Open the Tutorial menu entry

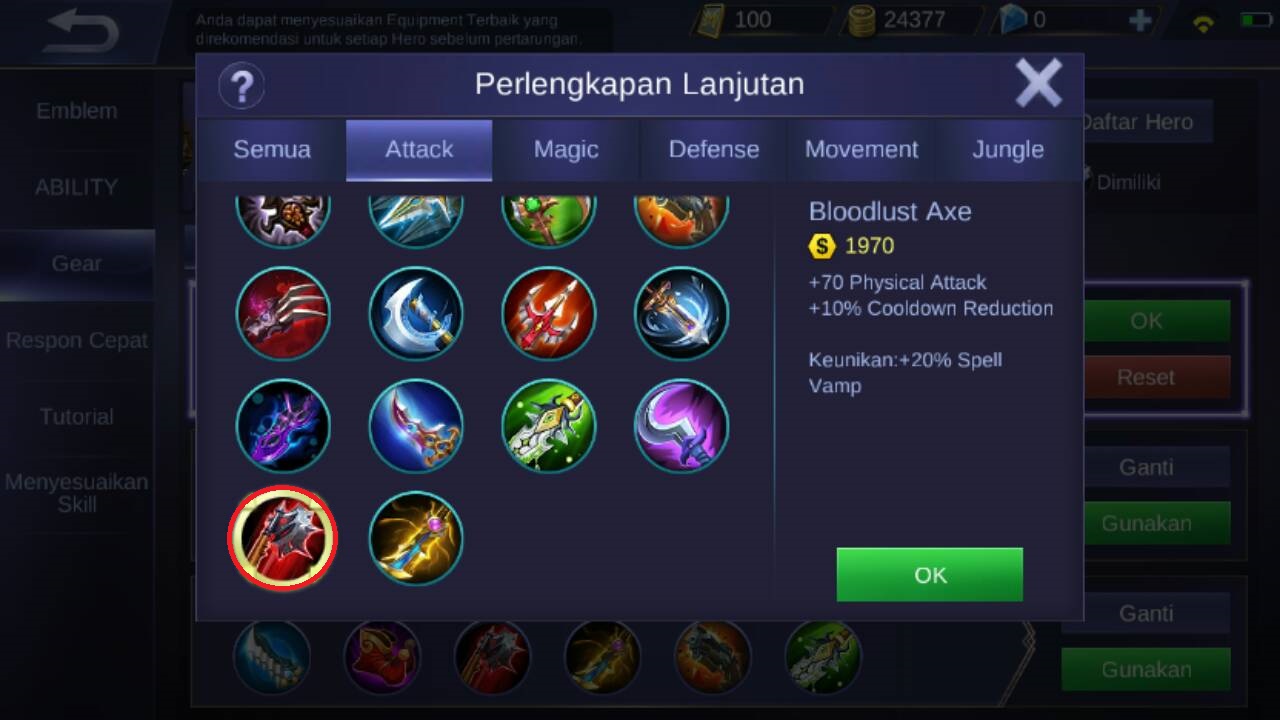pyautogui.click(x=77, y=417)
